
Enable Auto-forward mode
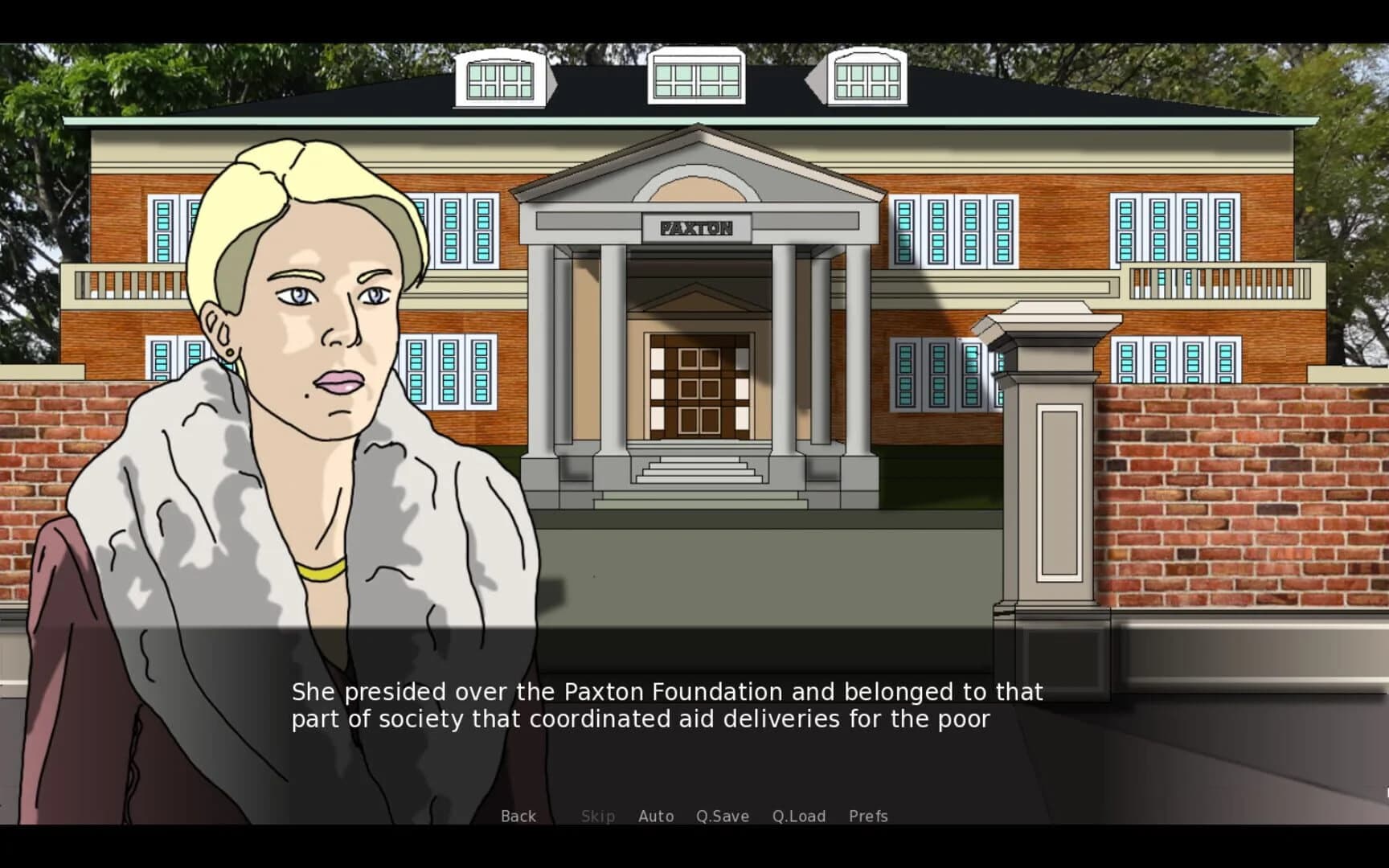point(656,816)
